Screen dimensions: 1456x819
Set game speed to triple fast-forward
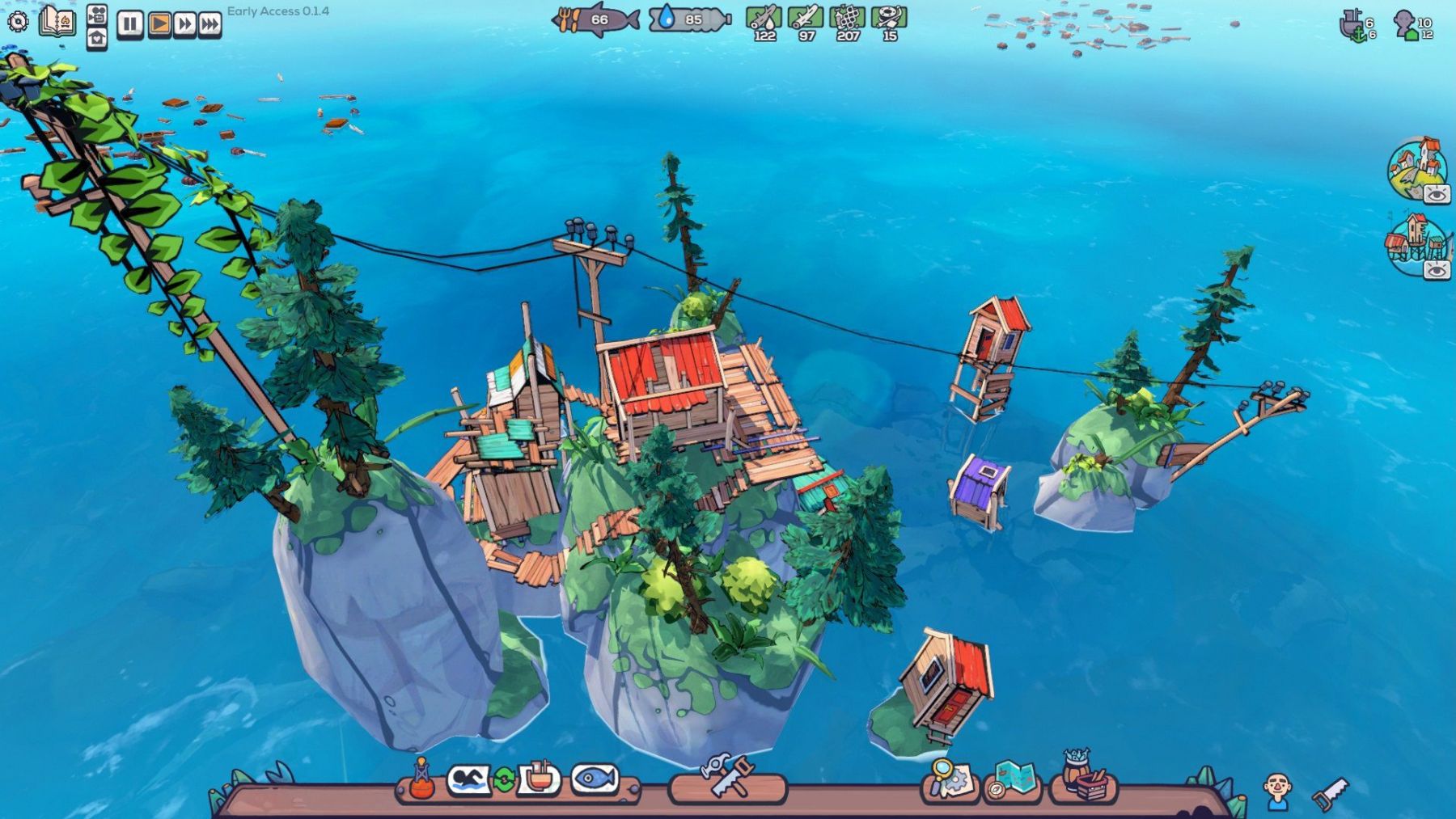point(210,24)
